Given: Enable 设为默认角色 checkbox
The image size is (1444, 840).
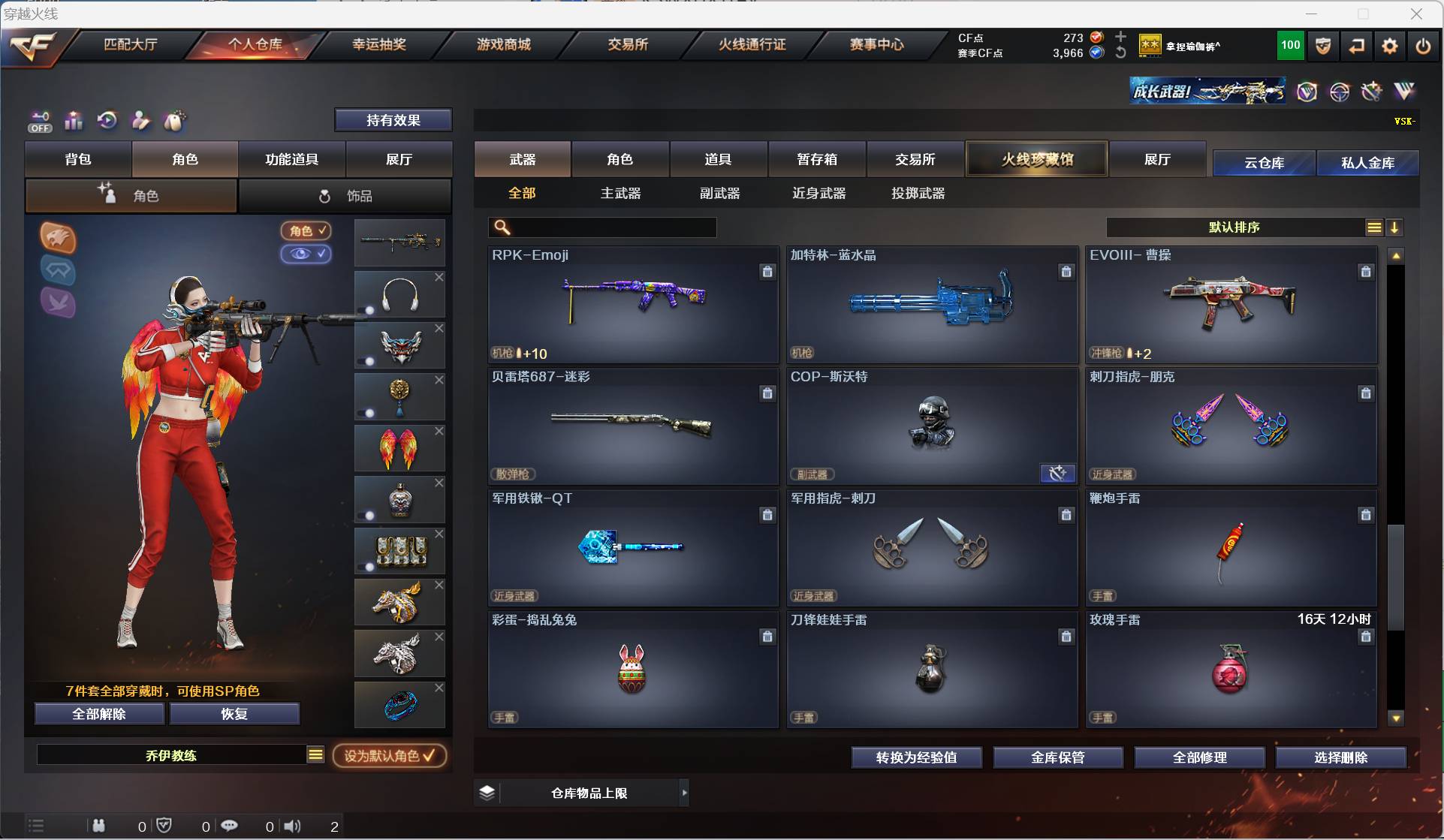Looking at the screenshot, I should (390, 756).
